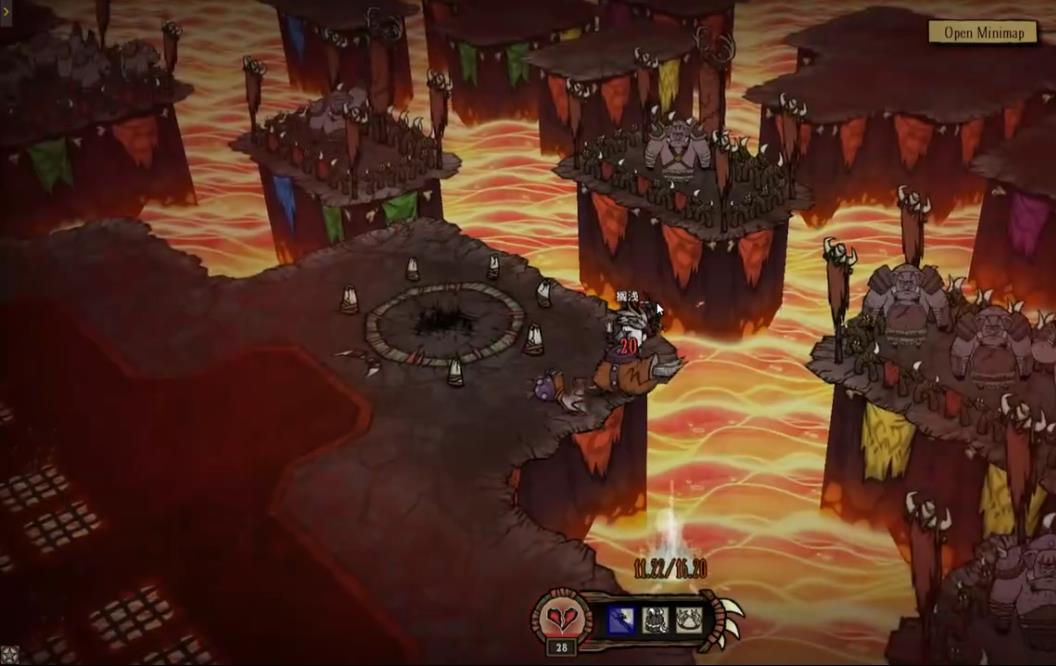Select the horned headgear slot in the hotbar
Image resolution: width=1056 pixels, height=666 pixels.
coord(688,620)
